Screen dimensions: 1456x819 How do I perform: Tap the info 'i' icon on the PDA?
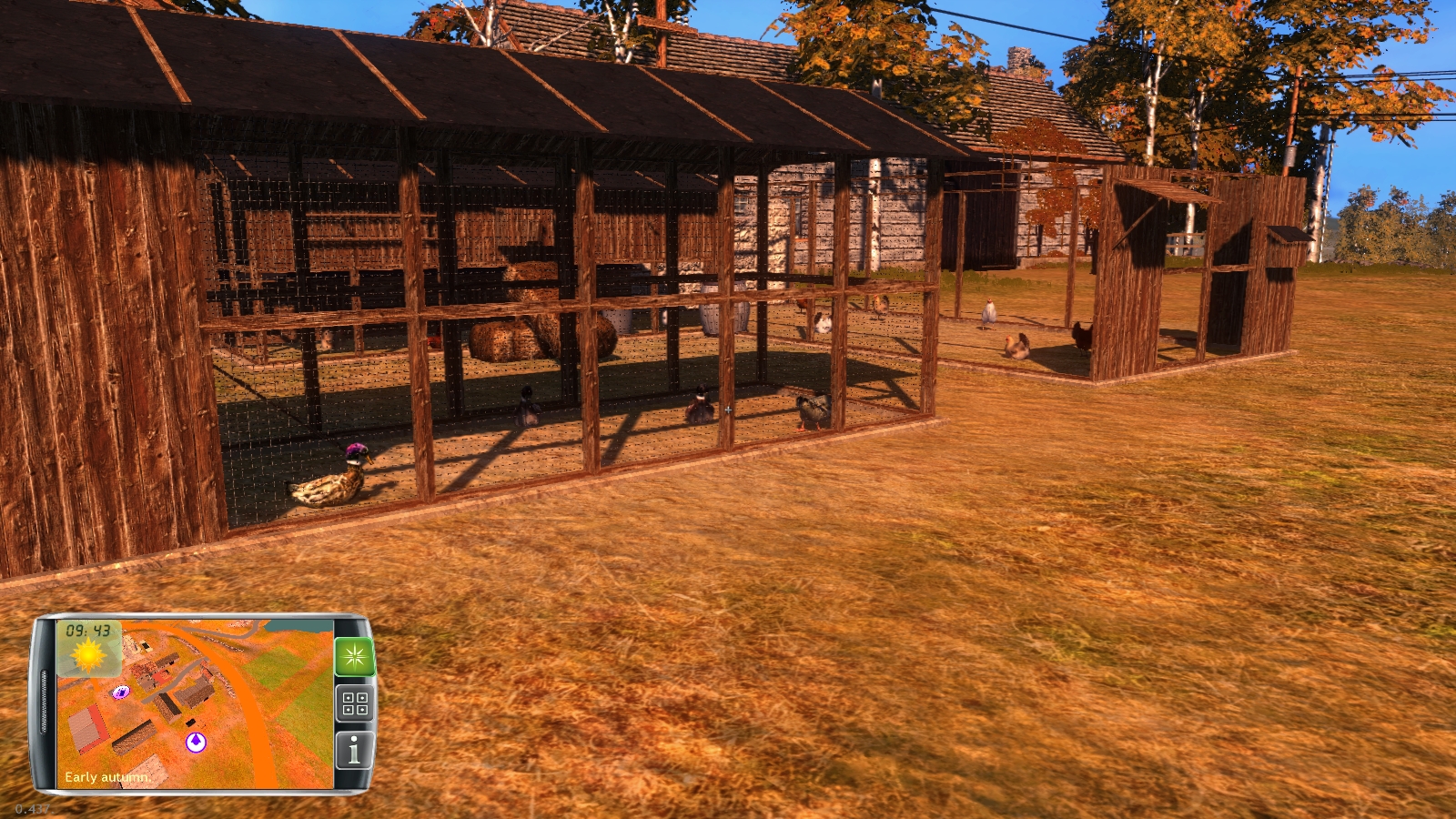coord(353,747)
